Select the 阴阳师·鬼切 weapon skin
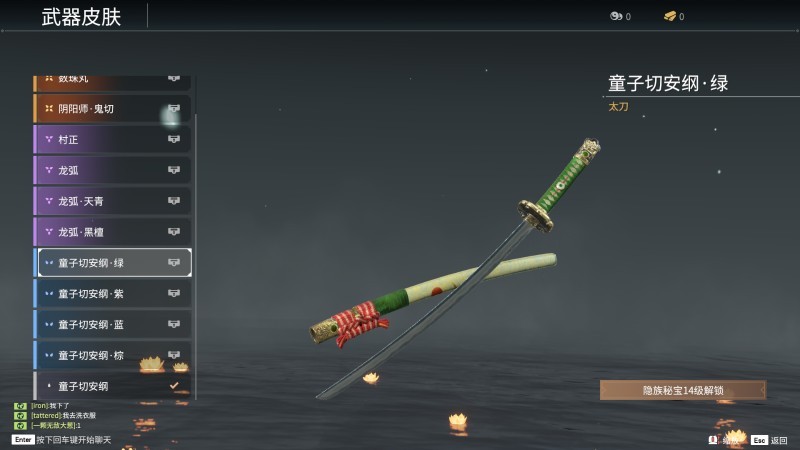Screen dimensions: 800x450 tap(112, 108)
